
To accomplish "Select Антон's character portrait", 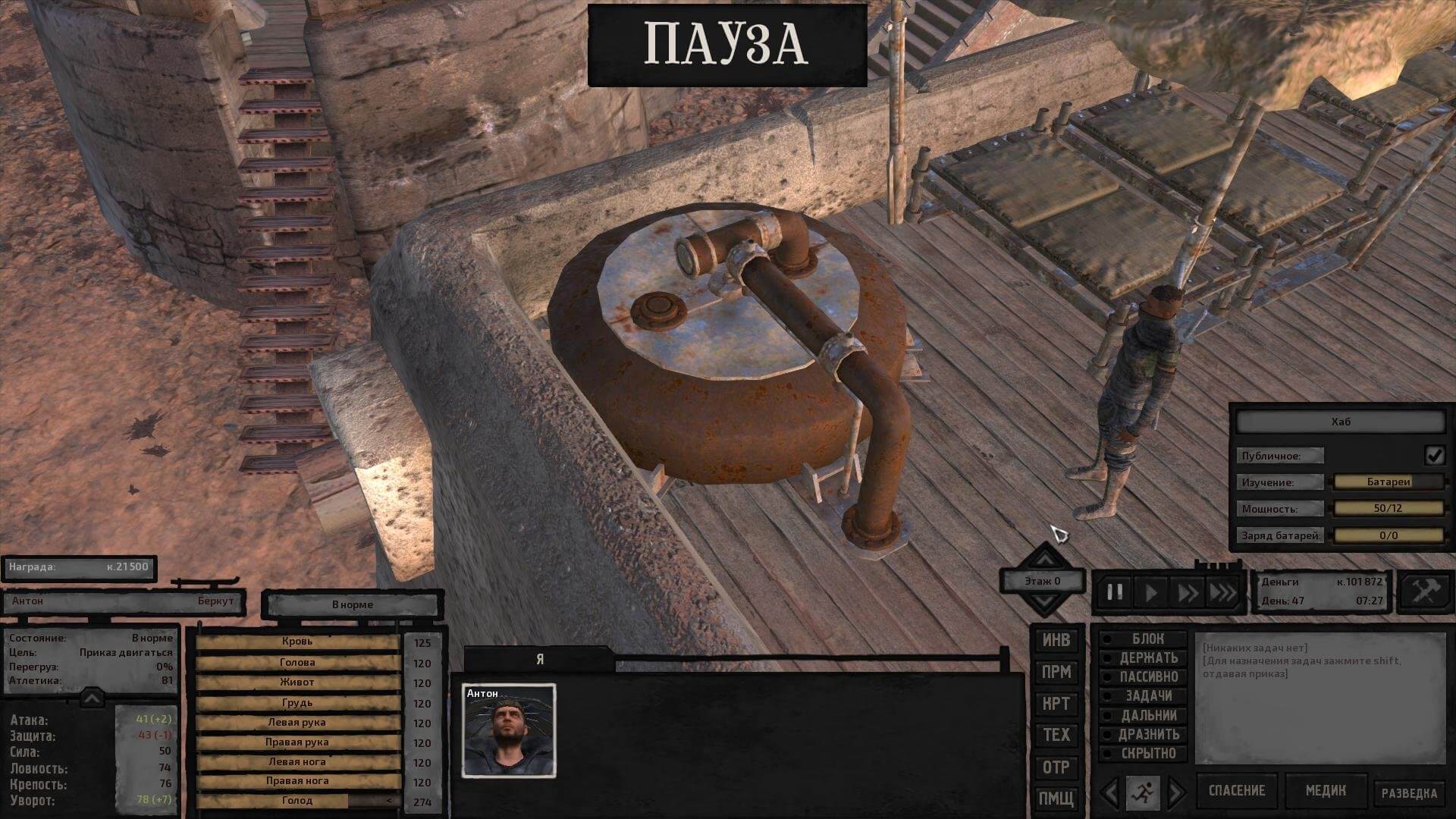I will pos(509,731).
